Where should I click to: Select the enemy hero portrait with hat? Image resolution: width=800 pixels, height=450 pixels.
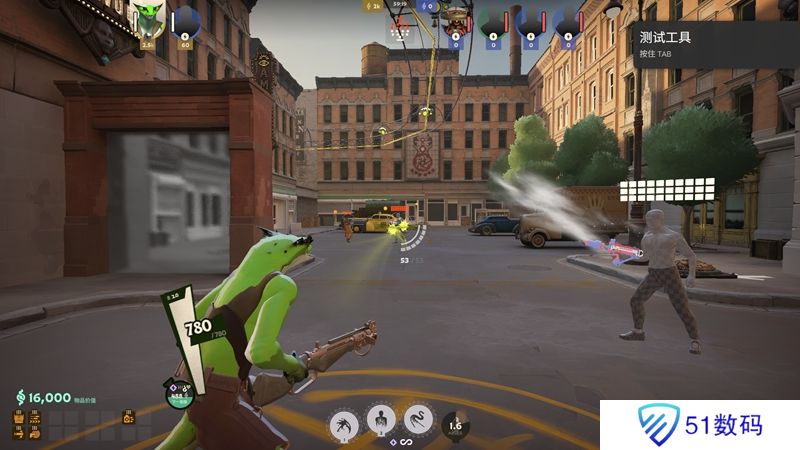tap(457, 18)
